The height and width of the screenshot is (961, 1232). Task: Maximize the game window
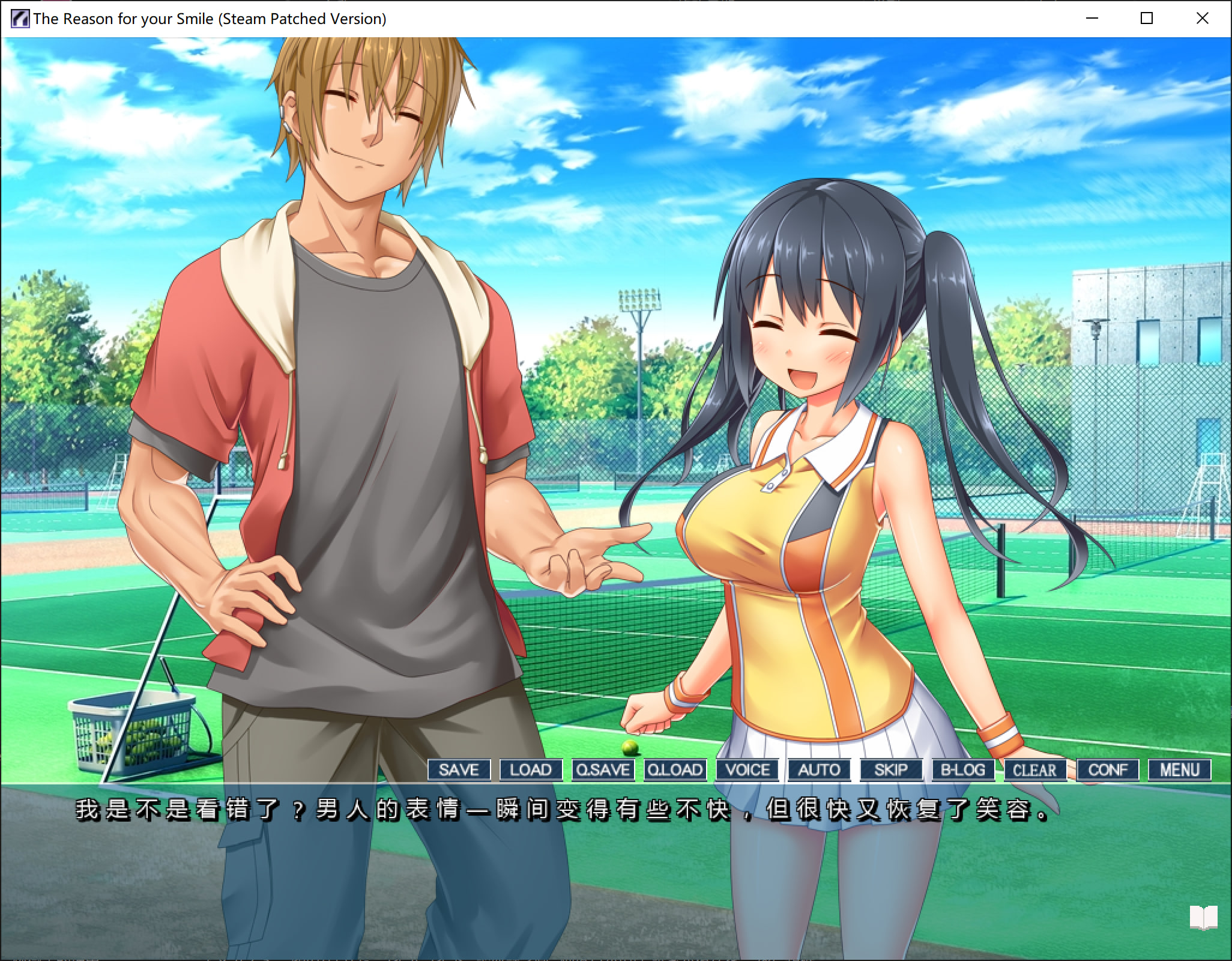pyautogui.click(x=1147, y=19)
